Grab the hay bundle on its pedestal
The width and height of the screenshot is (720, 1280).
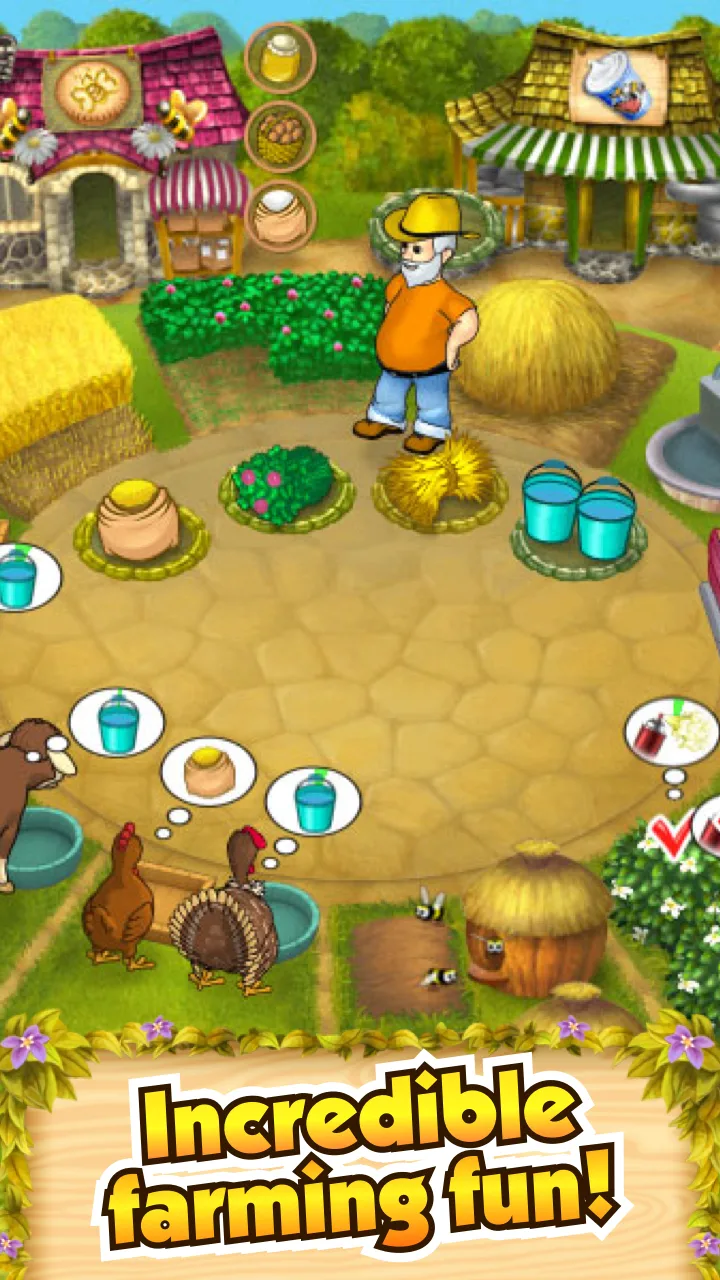coord(438,478)
